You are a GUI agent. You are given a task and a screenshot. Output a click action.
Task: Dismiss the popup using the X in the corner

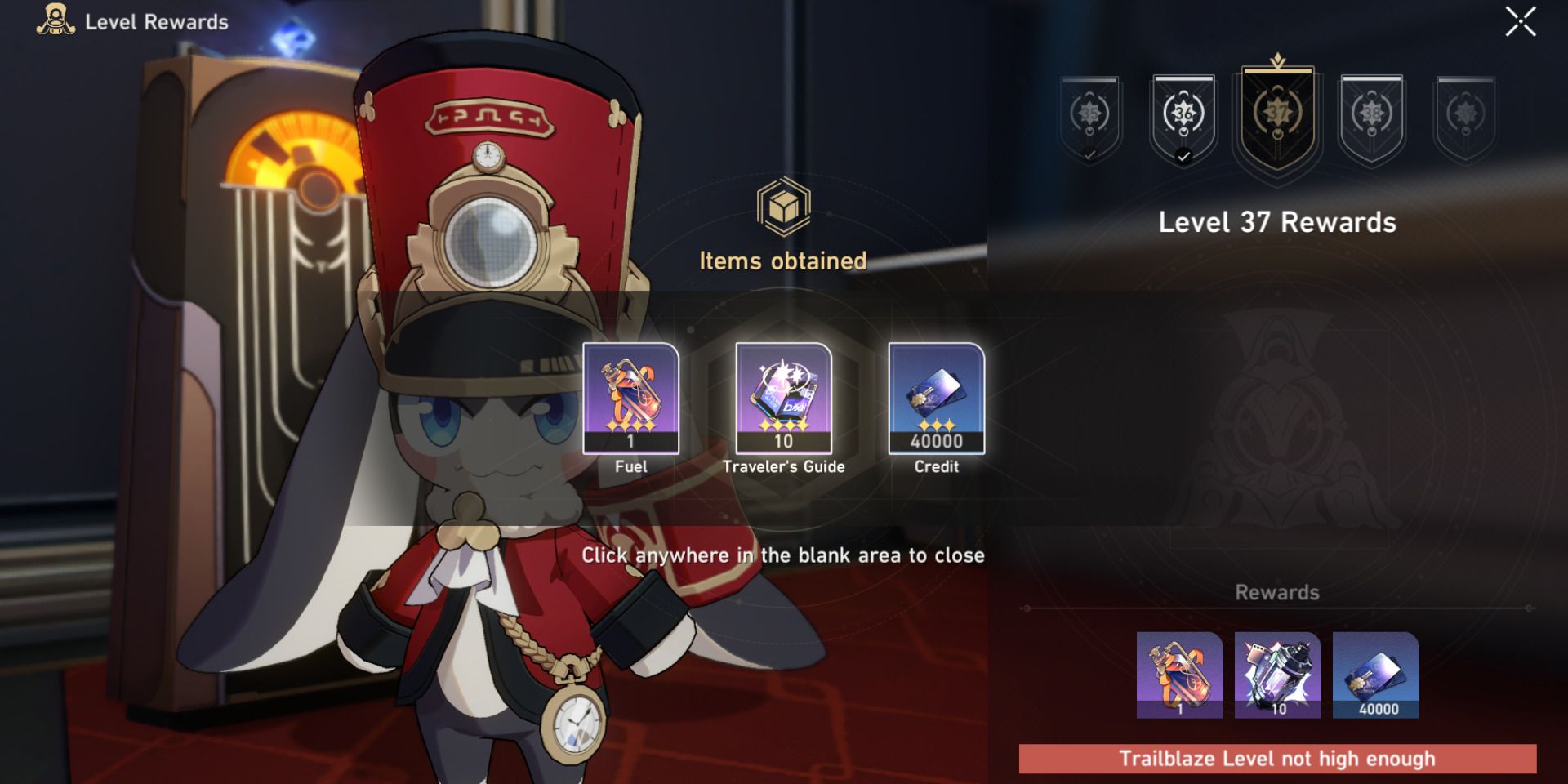(x=1520, y=23)
